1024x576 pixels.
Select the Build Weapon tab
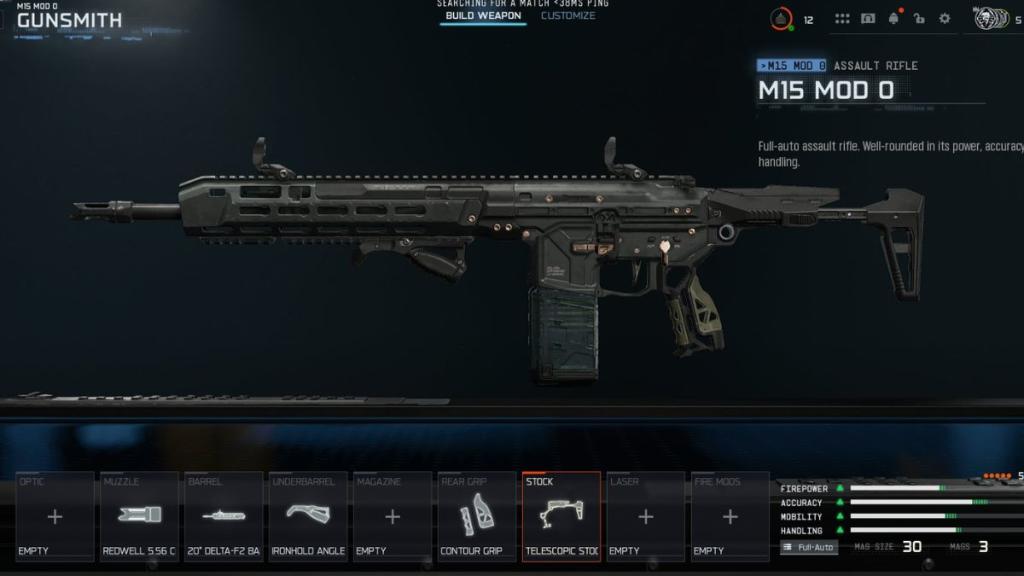(483, 16)
